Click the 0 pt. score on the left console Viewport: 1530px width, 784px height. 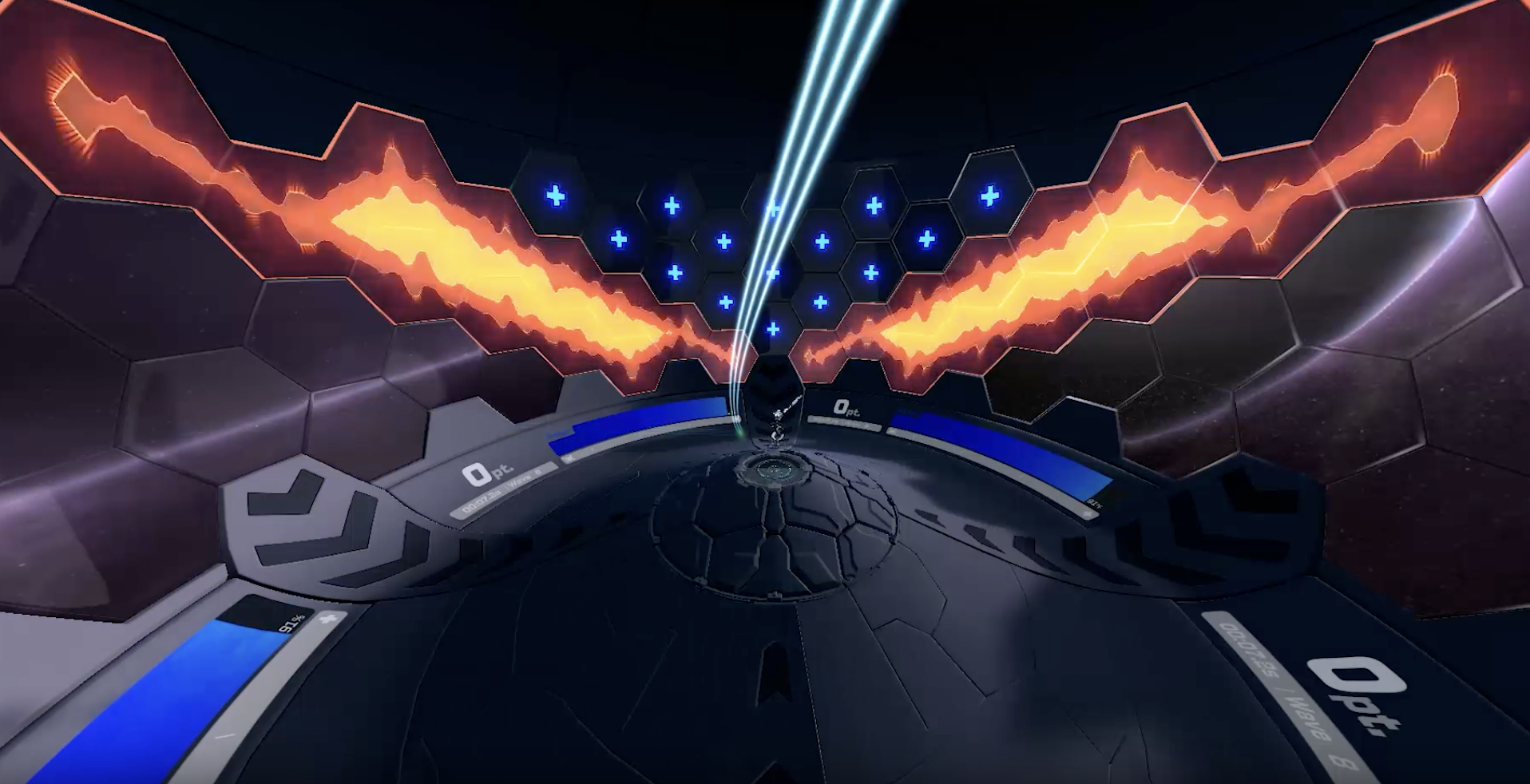(x=486, y=473)
